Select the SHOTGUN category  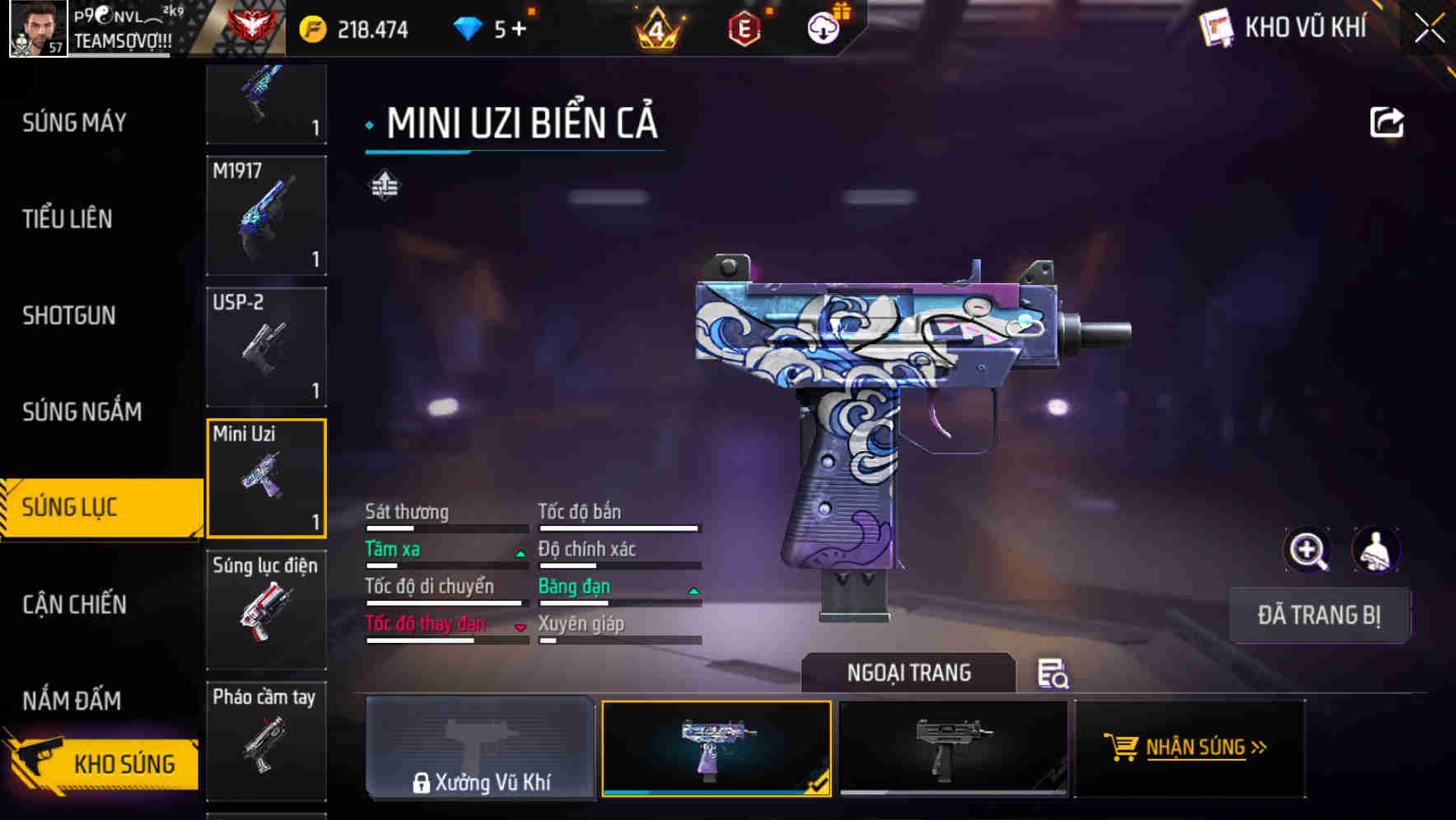click(69, 315)
